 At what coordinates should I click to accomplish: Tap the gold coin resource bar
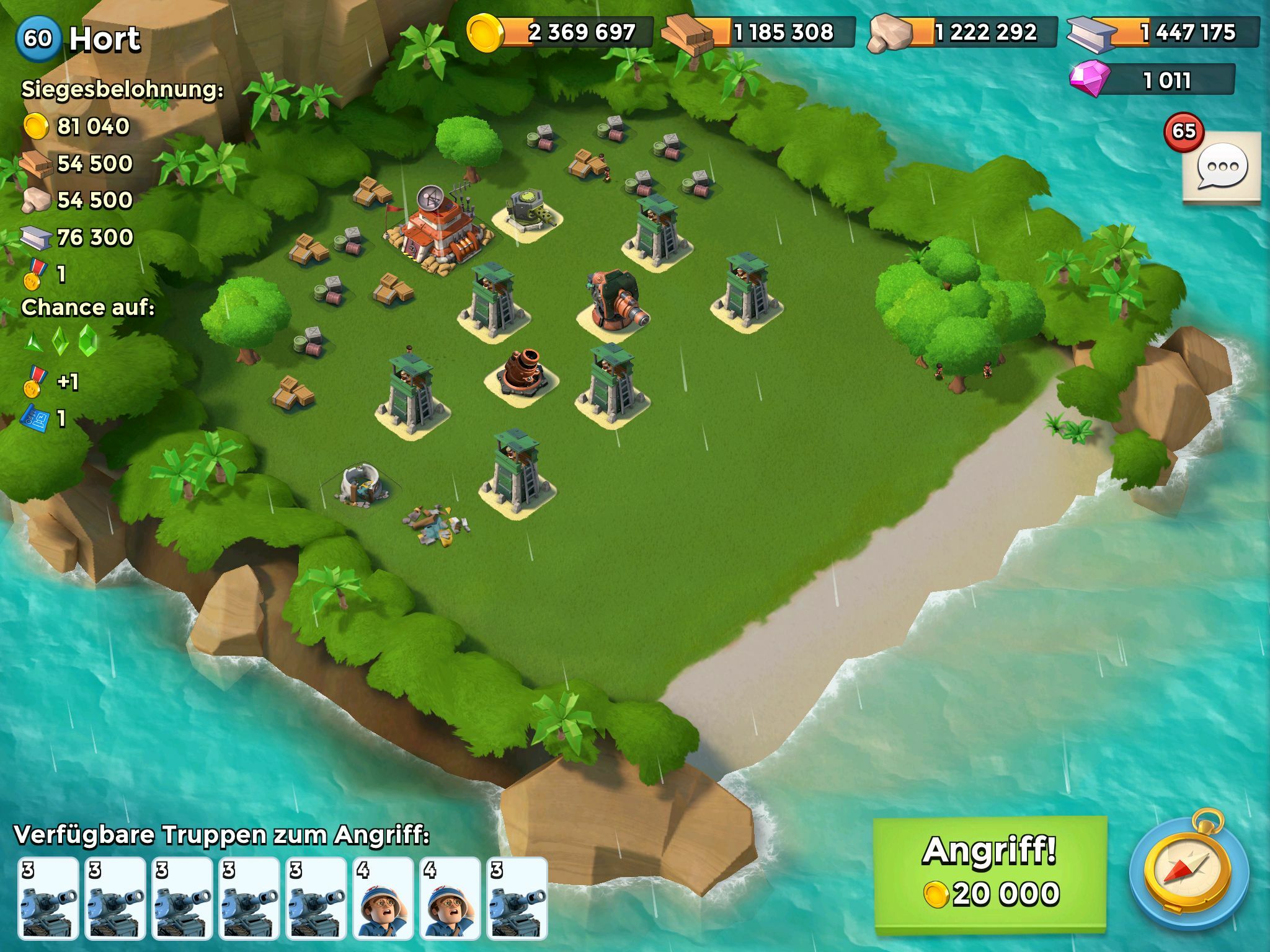(x=561, y=32)
